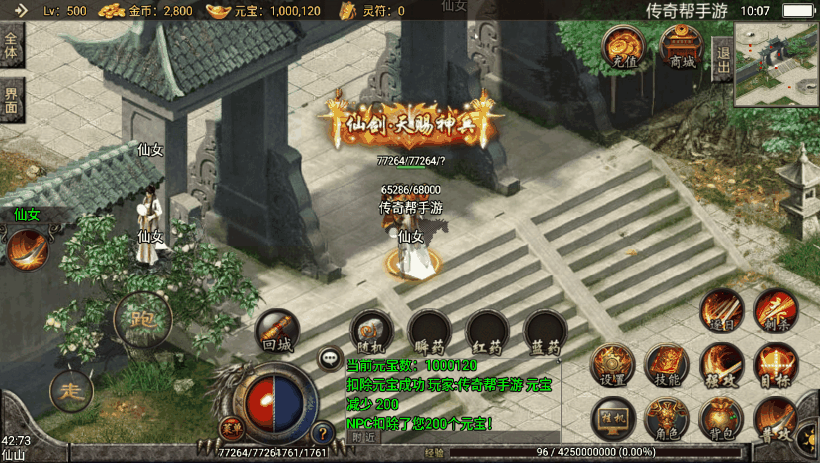The width and height of the screenshot is (820, 463).
Task: Use the 回城 return scroll
Action: coord(276,331)
